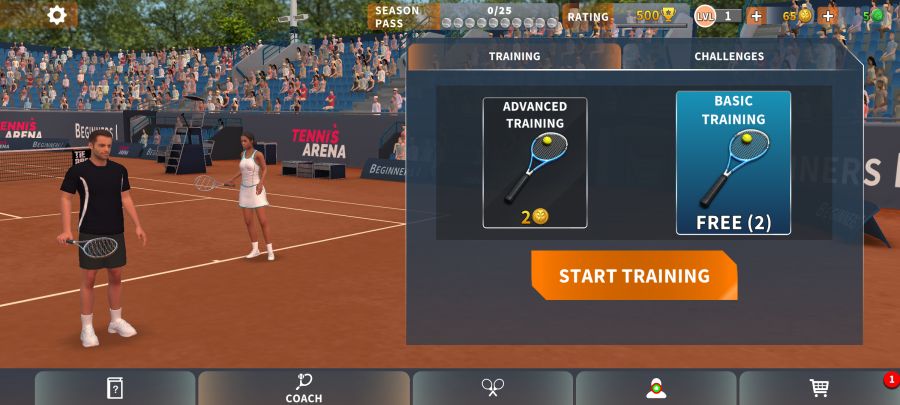This screenshot has width=900, height=405.
Task: View the Rating trophy panel
Action: [x=625, y=16]
